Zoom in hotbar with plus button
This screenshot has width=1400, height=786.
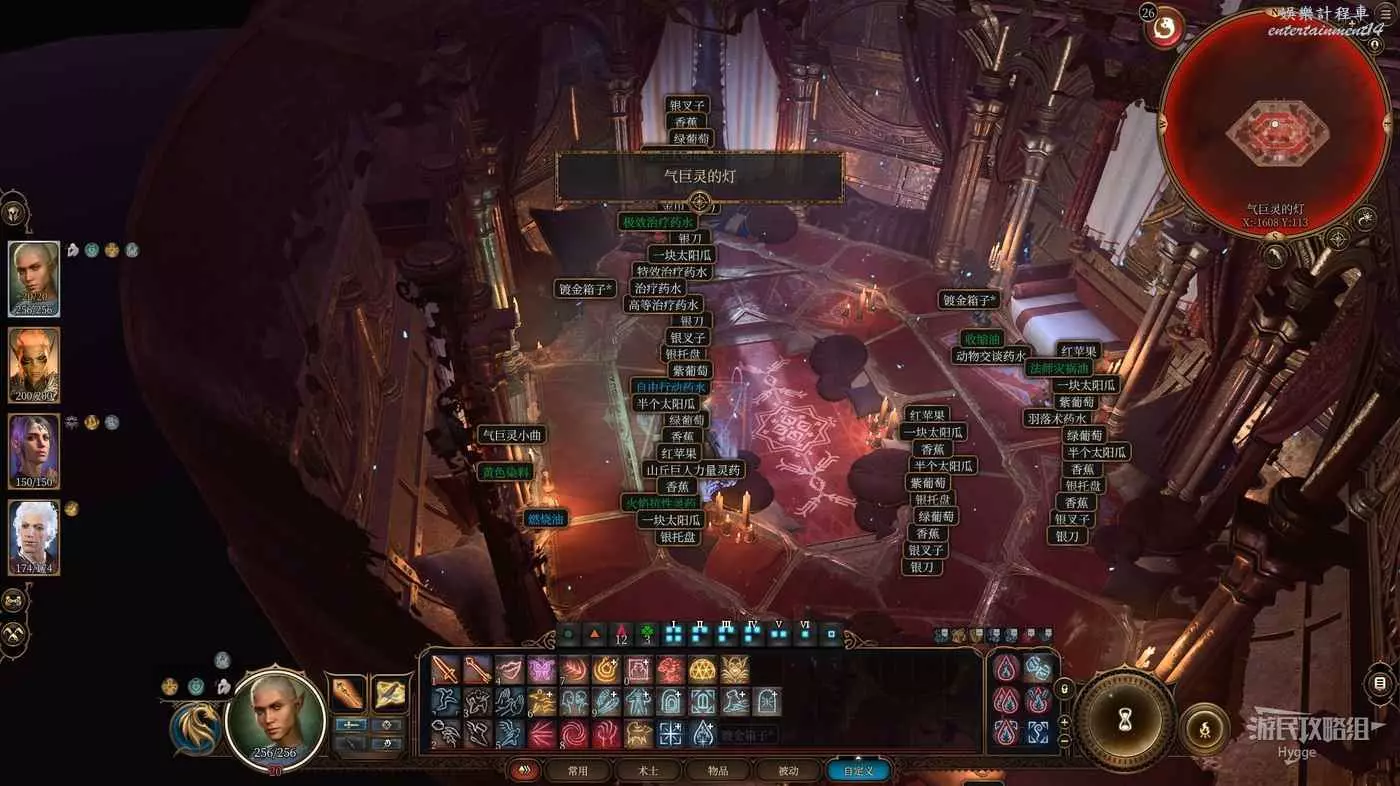tap(1064, 722)
